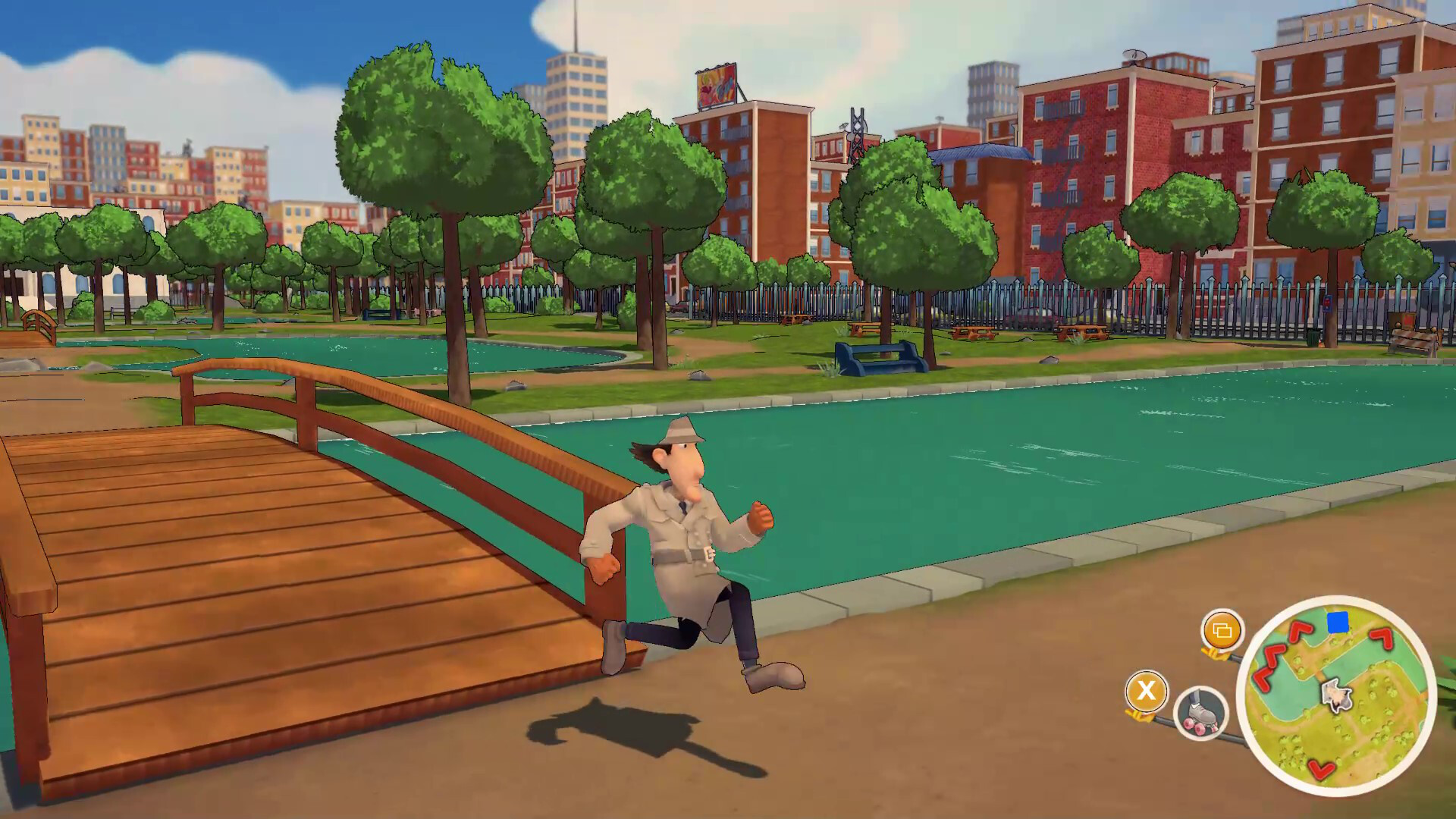Screen dimensions: 1456x819
Task: Click the gadget-switch icon above the minimap
Action: point(1222,632)
